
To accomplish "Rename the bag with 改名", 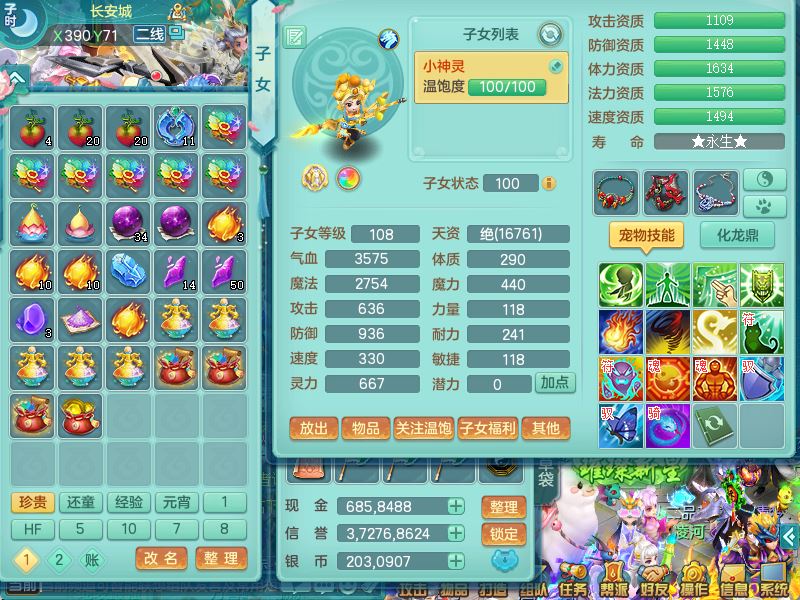I will coord(162,559).
